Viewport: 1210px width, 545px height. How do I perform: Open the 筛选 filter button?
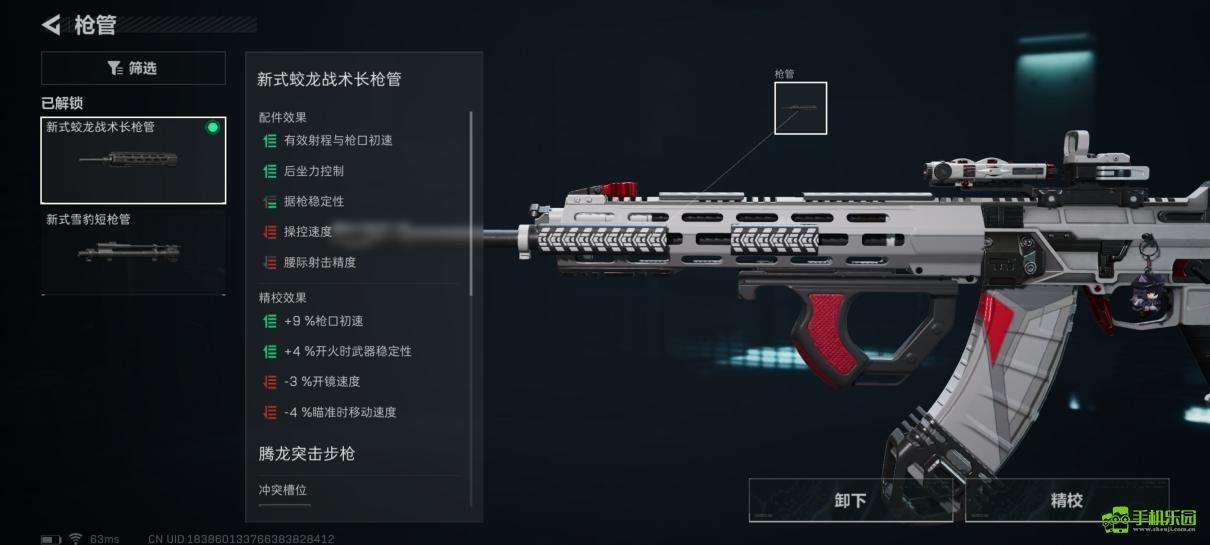pyautogui.click(x=133, y=68)
